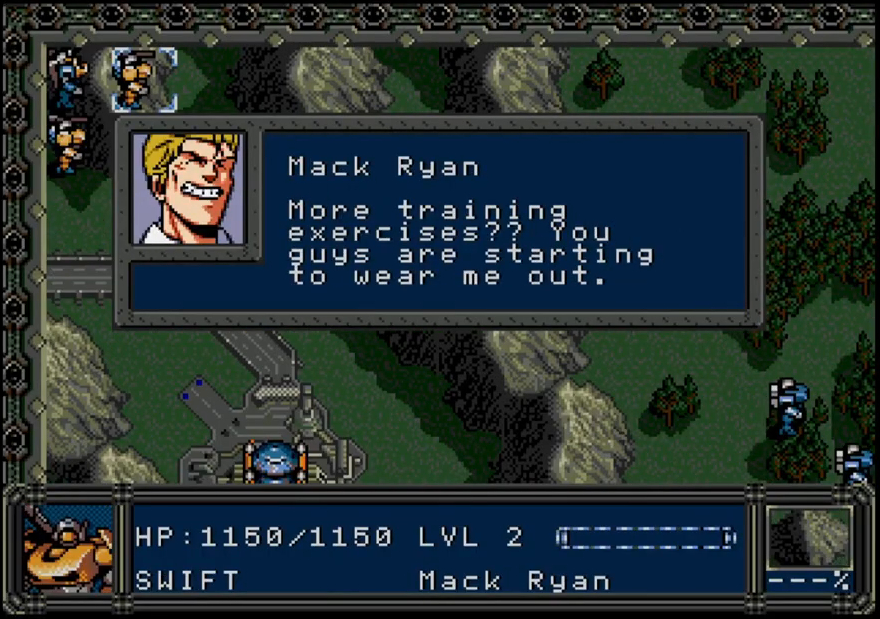Select the orange mech portrait in status bar
880x619 pixels.
(x=67, y=549)
